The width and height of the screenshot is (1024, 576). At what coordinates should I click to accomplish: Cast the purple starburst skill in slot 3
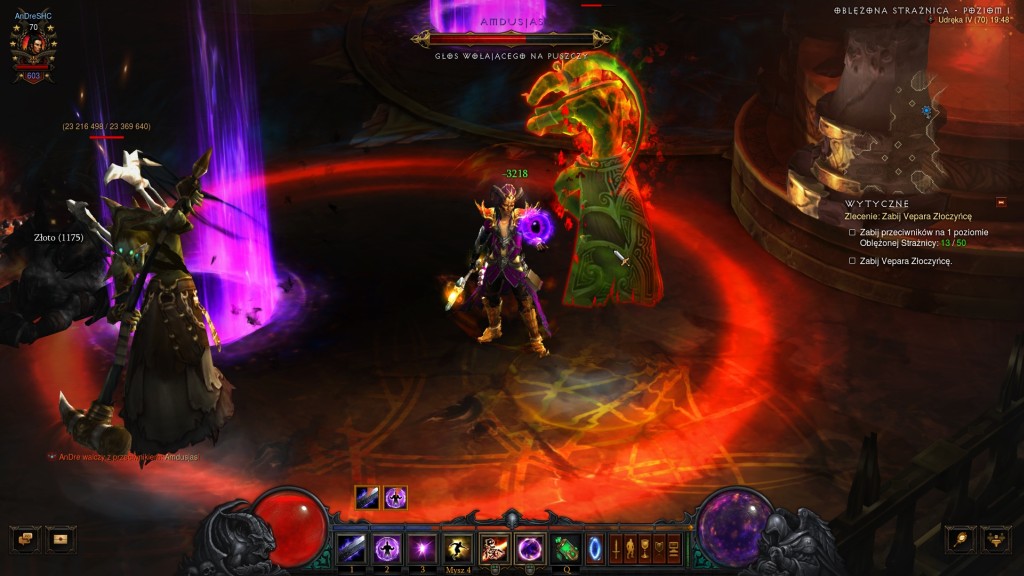pyautogui.click(x=422, y=548)
